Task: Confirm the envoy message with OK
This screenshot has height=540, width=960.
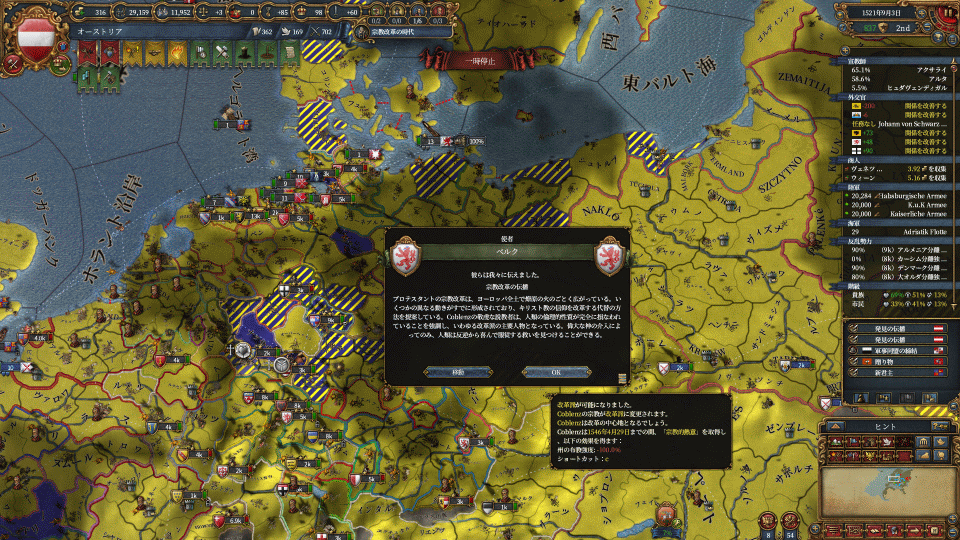Action: [557, 371]
